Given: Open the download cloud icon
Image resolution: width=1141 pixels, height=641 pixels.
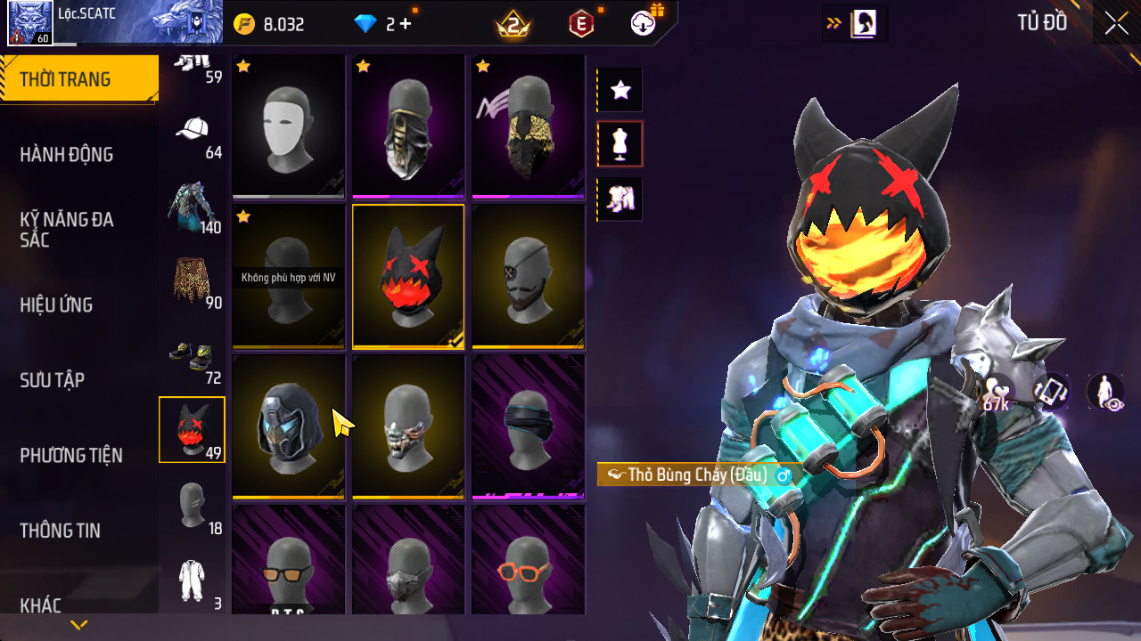Looking at the screenshot, I should [644, 23].
